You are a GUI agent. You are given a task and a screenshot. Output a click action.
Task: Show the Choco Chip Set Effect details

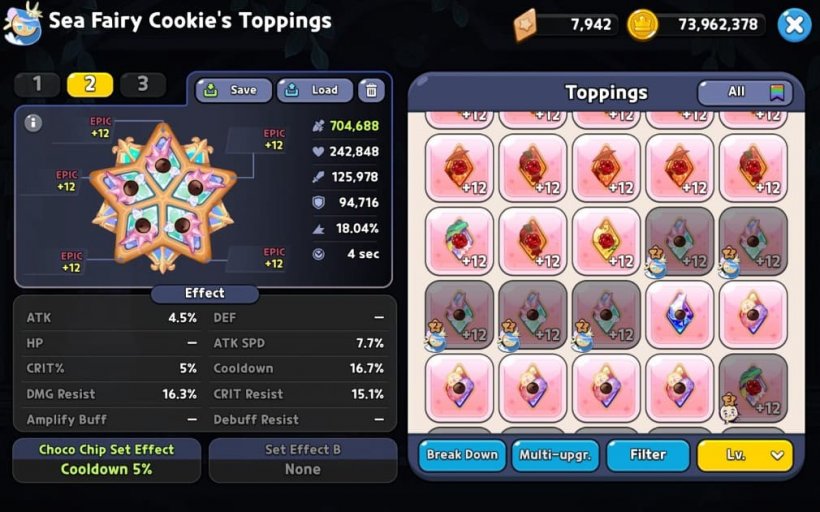(106, 459)
